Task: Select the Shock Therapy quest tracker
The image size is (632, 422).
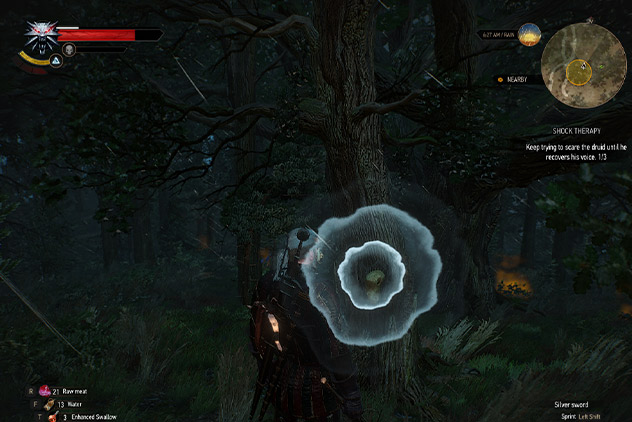Action: tap(575, 131)
